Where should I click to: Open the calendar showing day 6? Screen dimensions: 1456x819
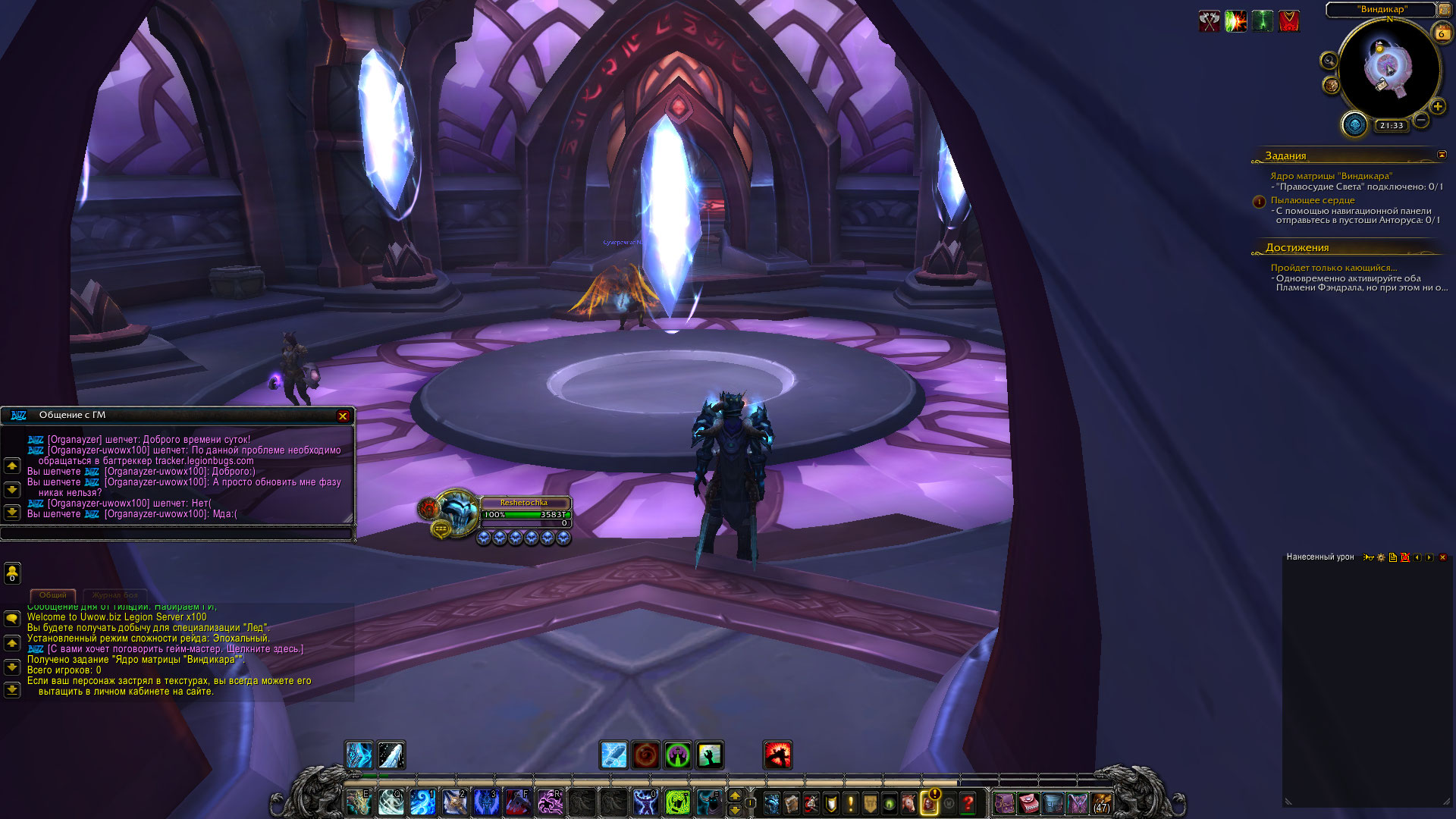point(1442,33)
